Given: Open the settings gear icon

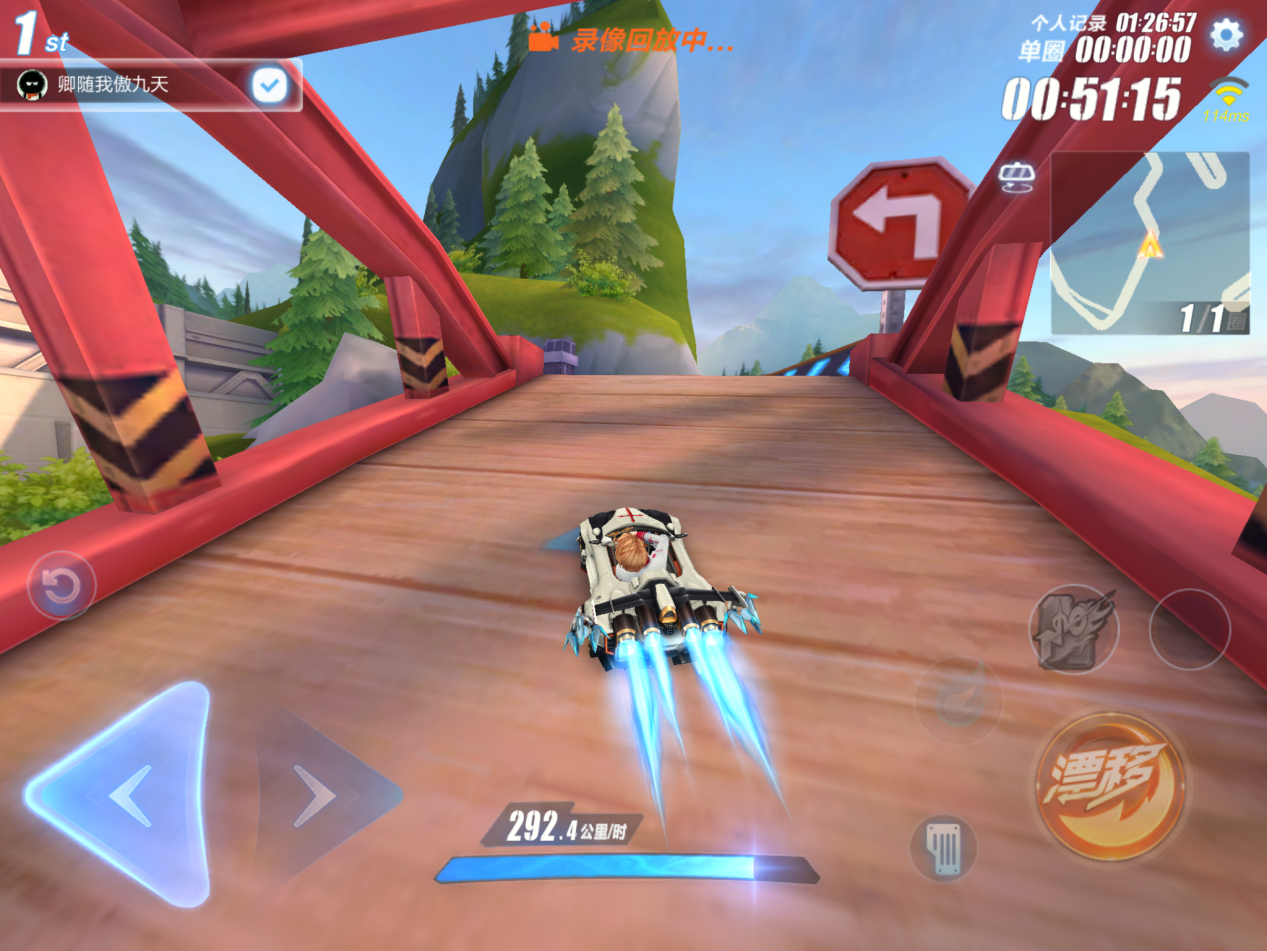Looking at the screenshot, I should (x=1226, y=35).
